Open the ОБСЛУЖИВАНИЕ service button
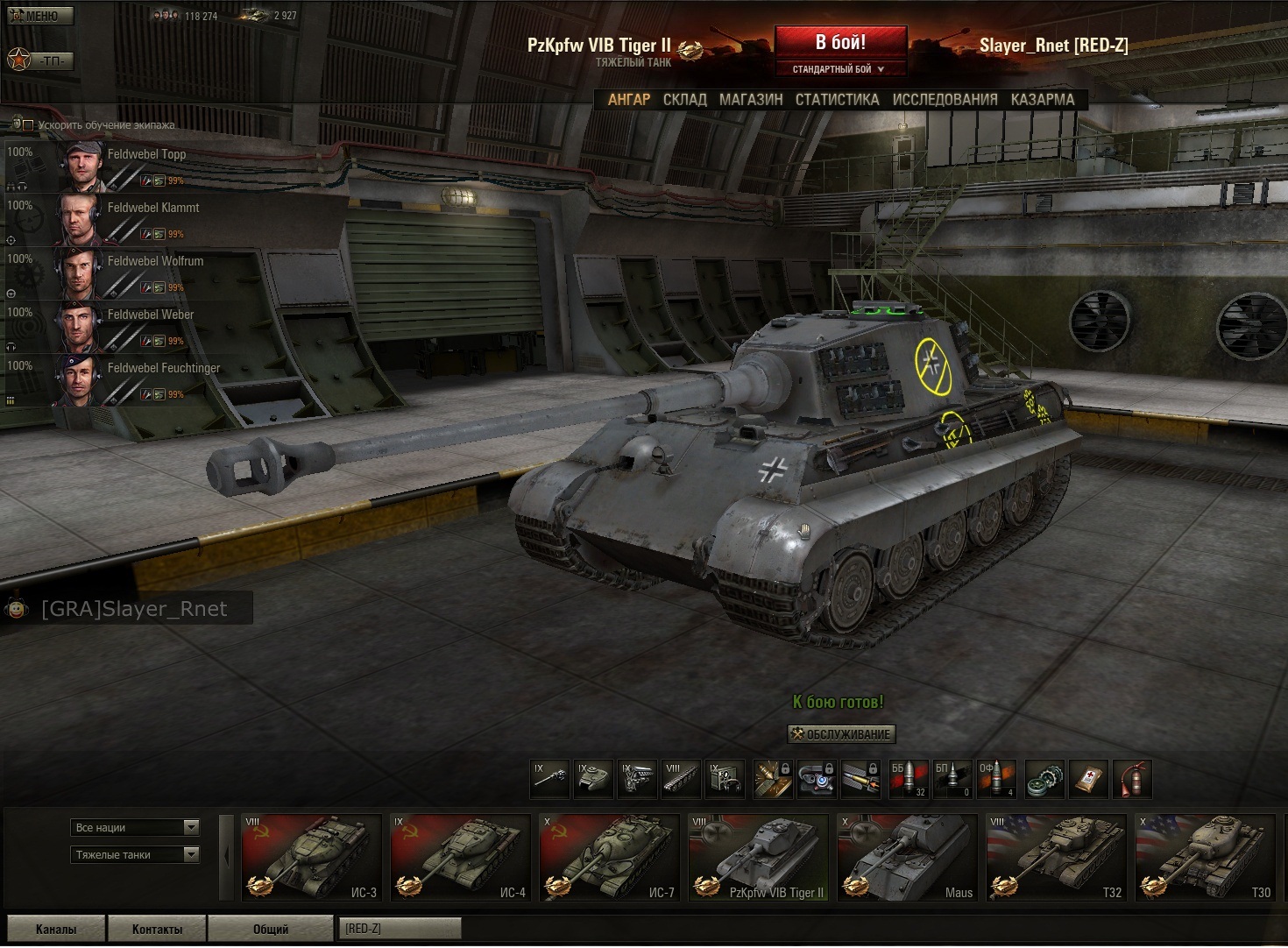Screen dimensions: 1288x948 pos(841,734)
